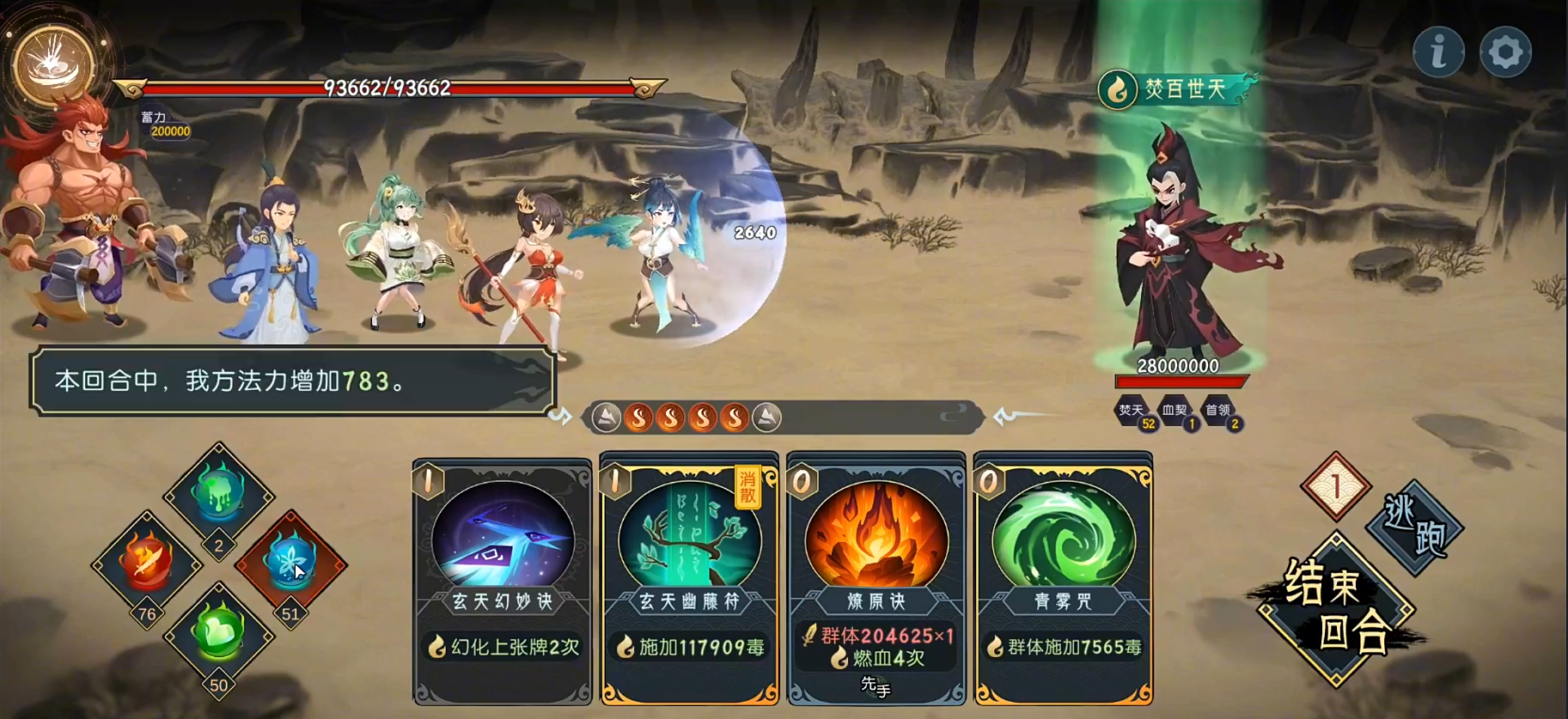Inspect the 首领 boss status tag
Screen dimensions: 1568x719
point(1218,411)
